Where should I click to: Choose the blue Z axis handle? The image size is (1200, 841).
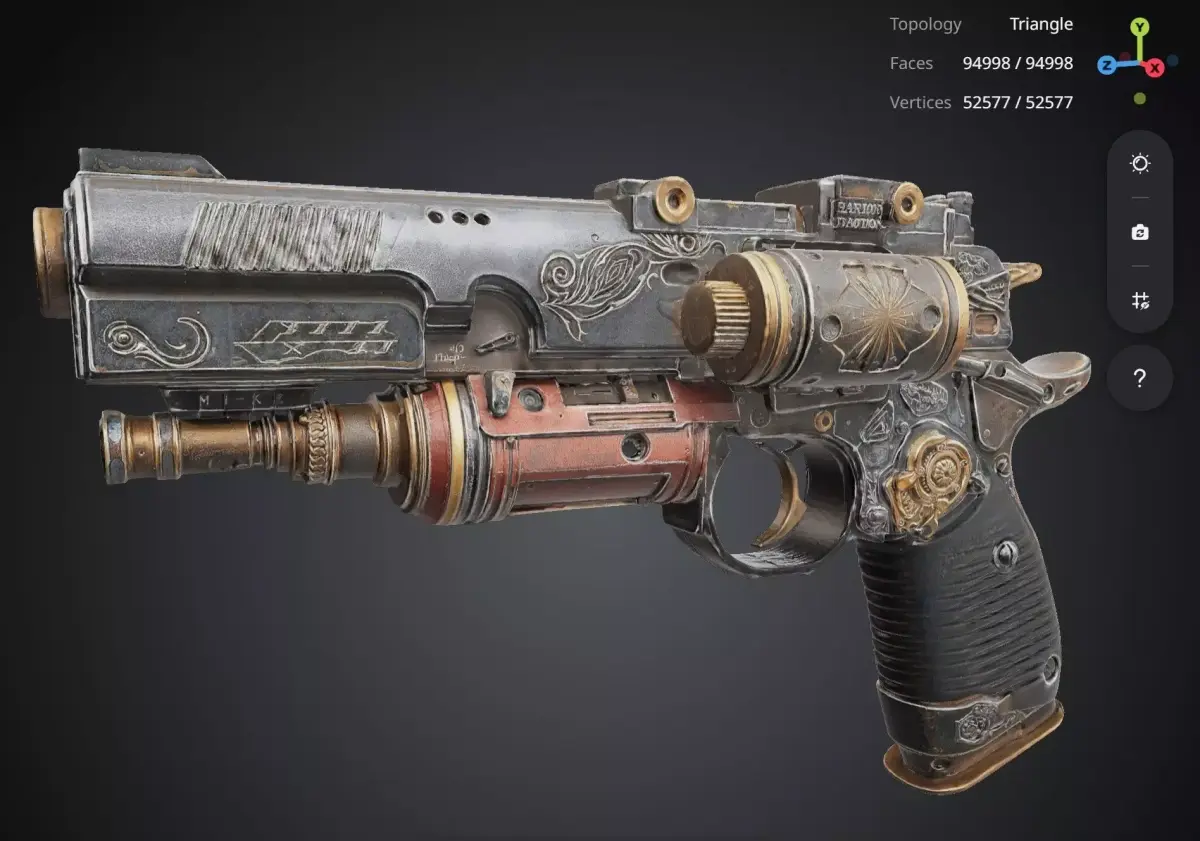click(1107, 66)
